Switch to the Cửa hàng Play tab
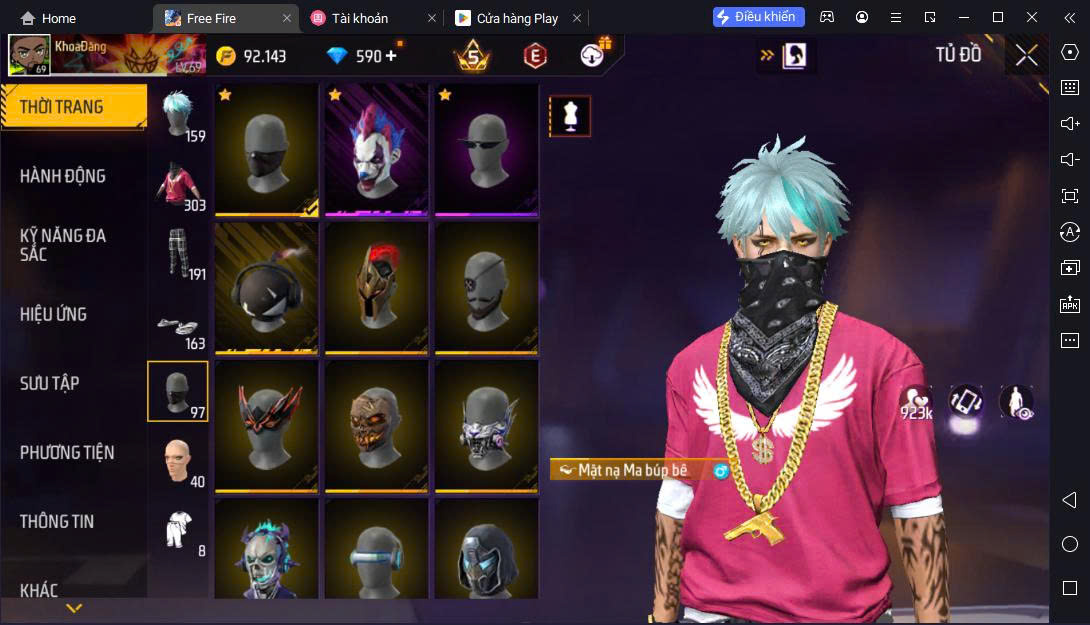1090x625 pixels. tap(517, 18)
